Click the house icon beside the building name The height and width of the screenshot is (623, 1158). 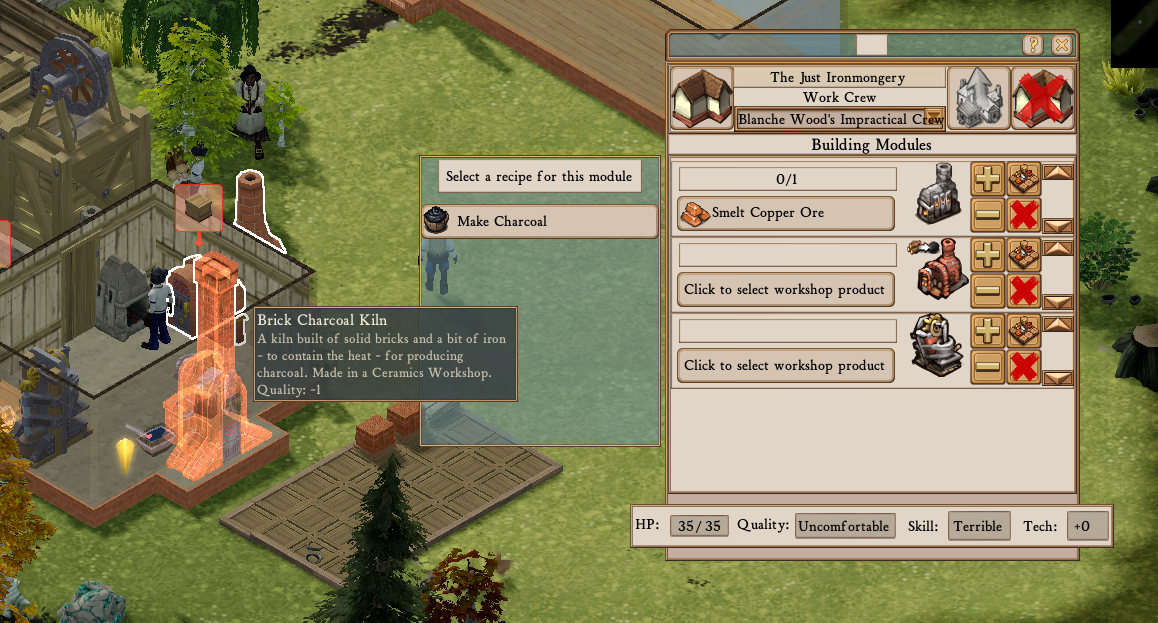click(700, 98)
